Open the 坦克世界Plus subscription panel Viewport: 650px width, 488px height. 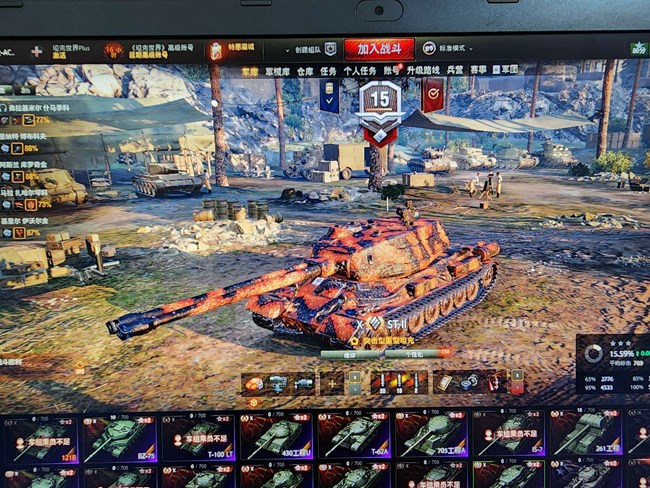[70, 50]
